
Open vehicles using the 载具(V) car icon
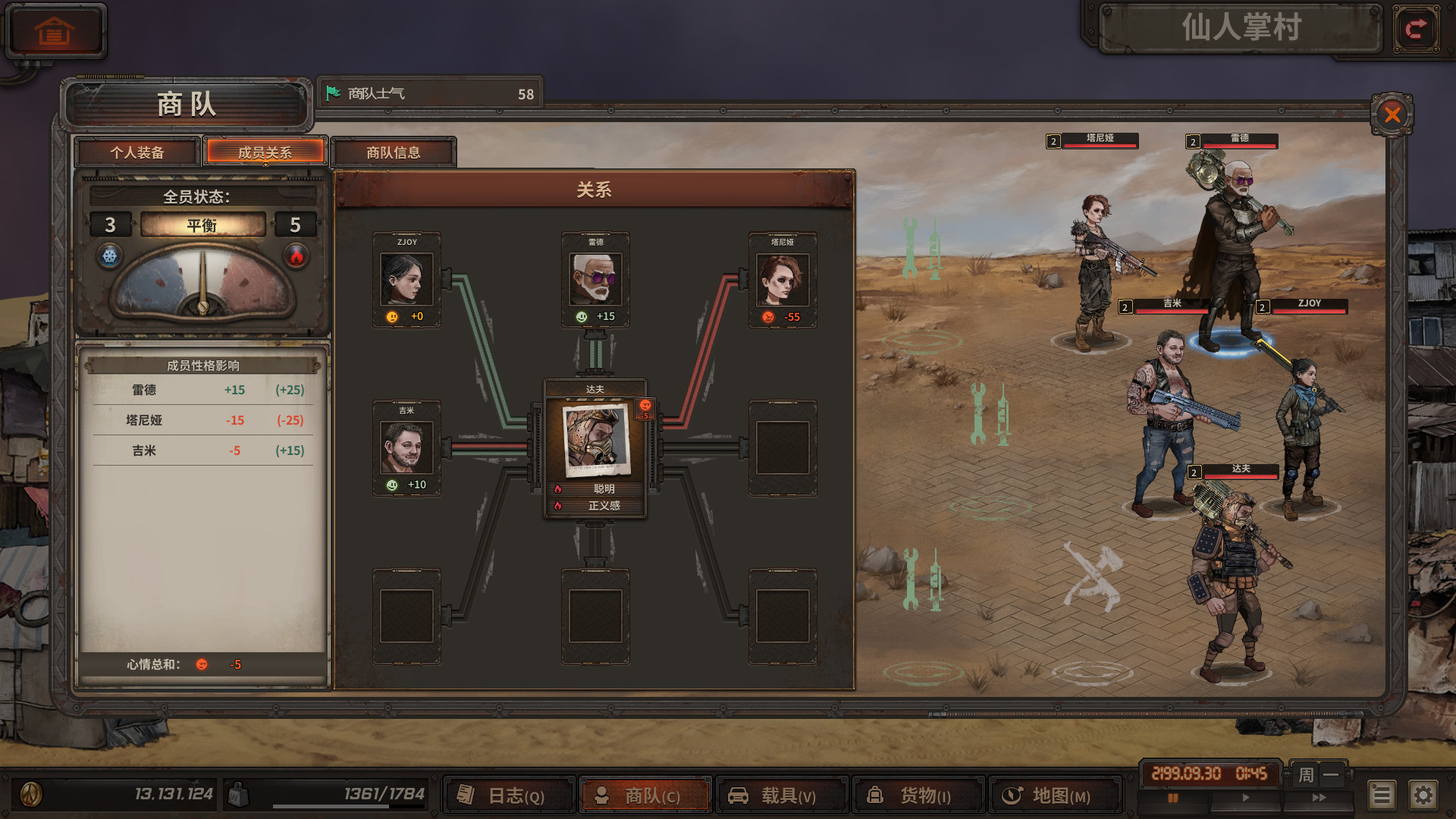click(x=739, y=796)
